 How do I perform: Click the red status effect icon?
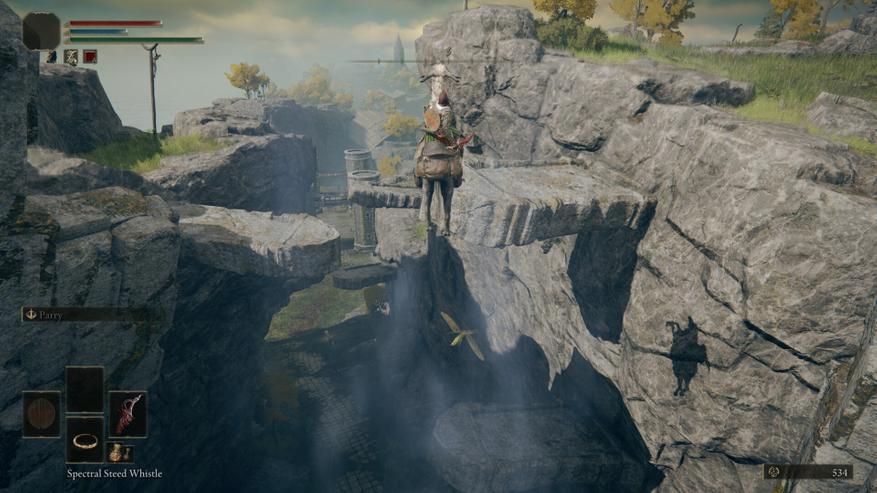pyautogui.click(x=90, y=57)
